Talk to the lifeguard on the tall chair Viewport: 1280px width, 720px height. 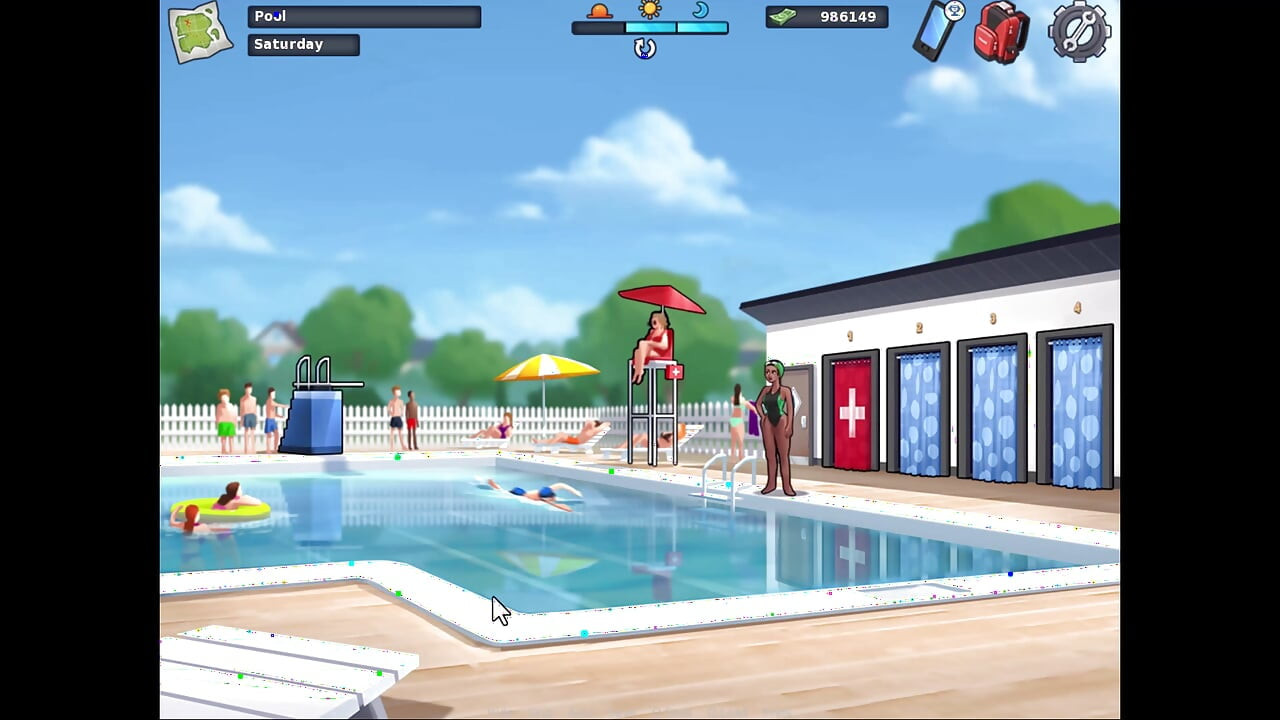click(x=654, y=335)
